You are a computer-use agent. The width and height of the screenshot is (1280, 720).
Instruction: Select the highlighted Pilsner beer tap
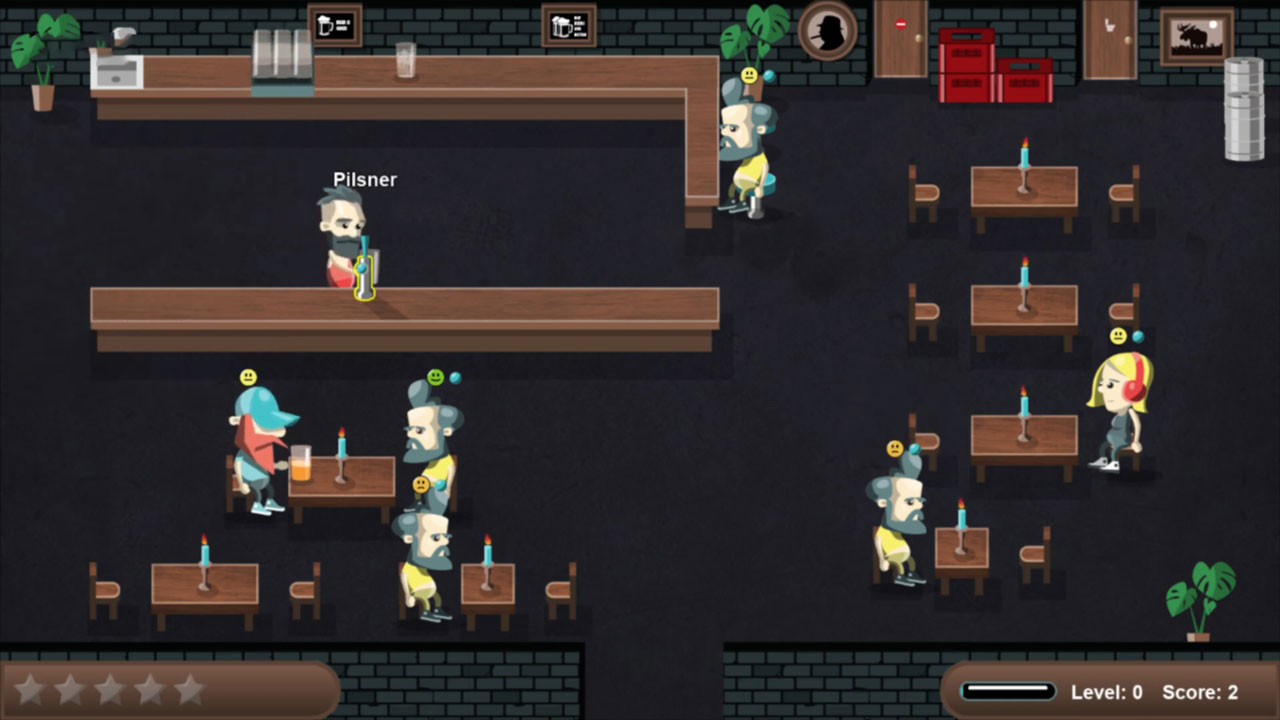point(364,275)
